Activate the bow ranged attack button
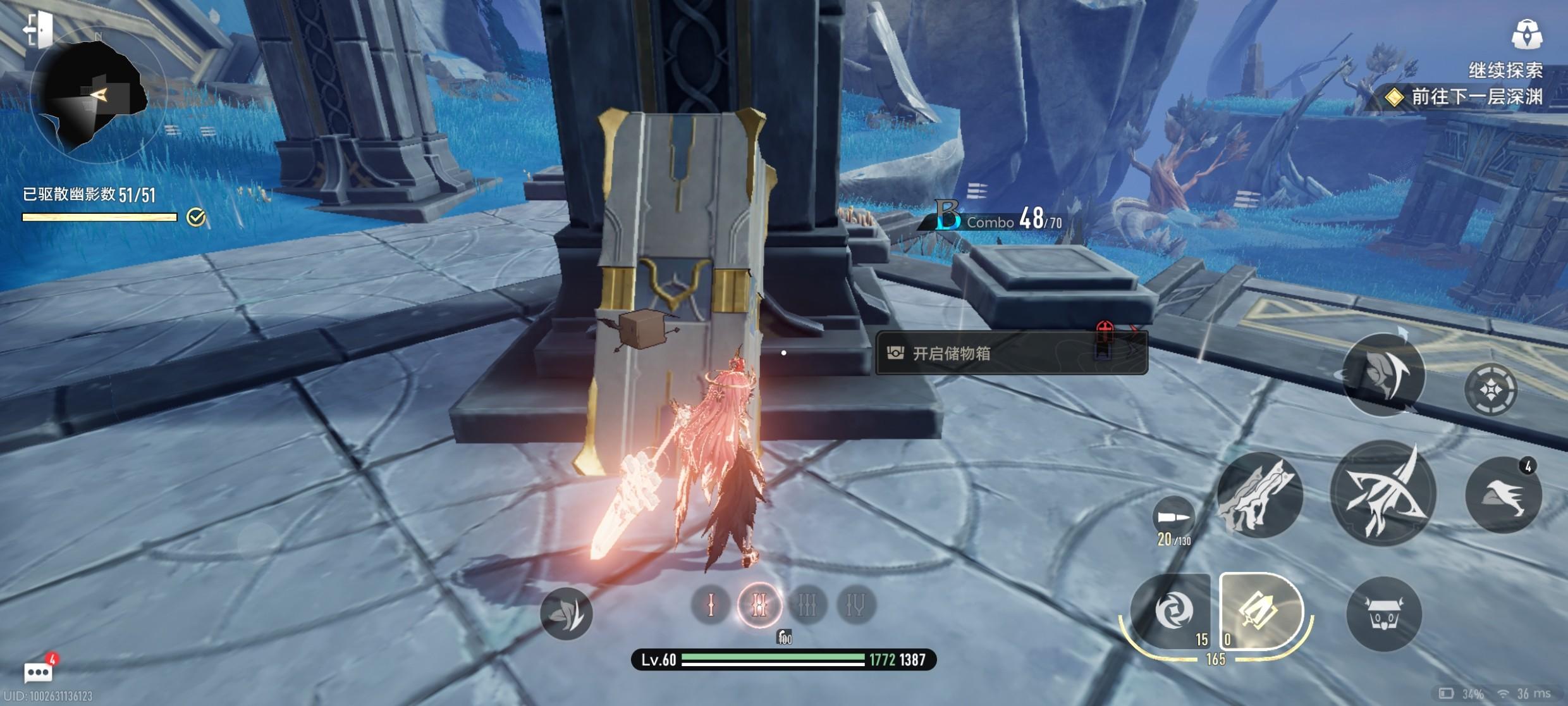 [x=1383, y=493]
